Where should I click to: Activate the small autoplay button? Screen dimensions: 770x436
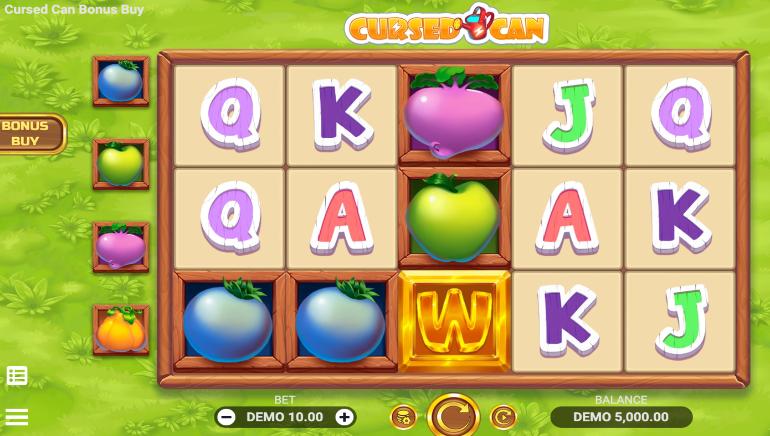(503, 416)
